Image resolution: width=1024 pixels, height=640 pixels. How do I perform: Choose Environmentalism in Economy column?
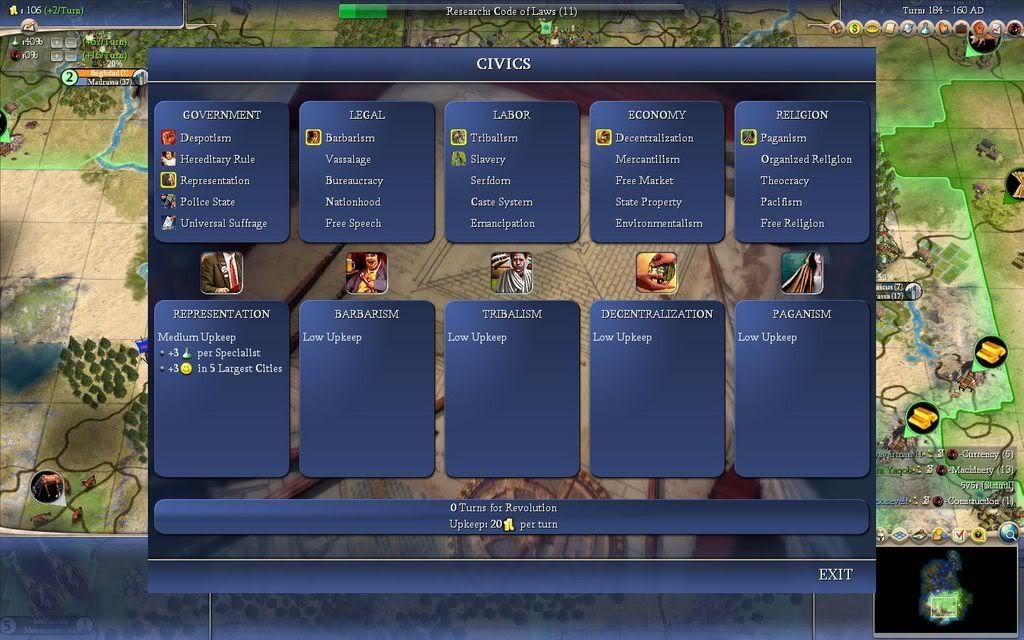pyautogui.click(x=658, y=223)
